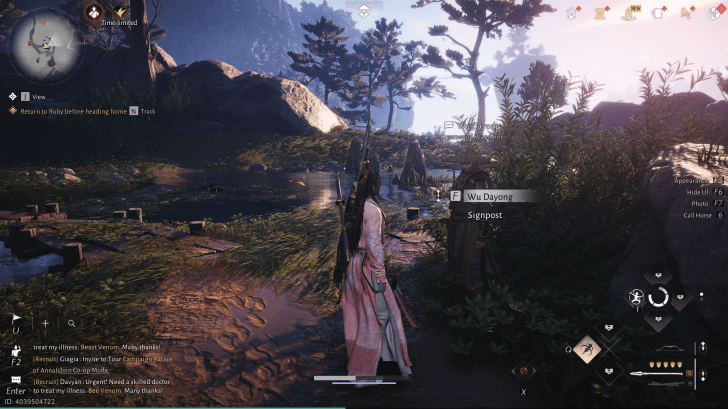Select the Signpost interaction option
The width and height of the screenshot is (728, 409).
[x=484, y=214]
